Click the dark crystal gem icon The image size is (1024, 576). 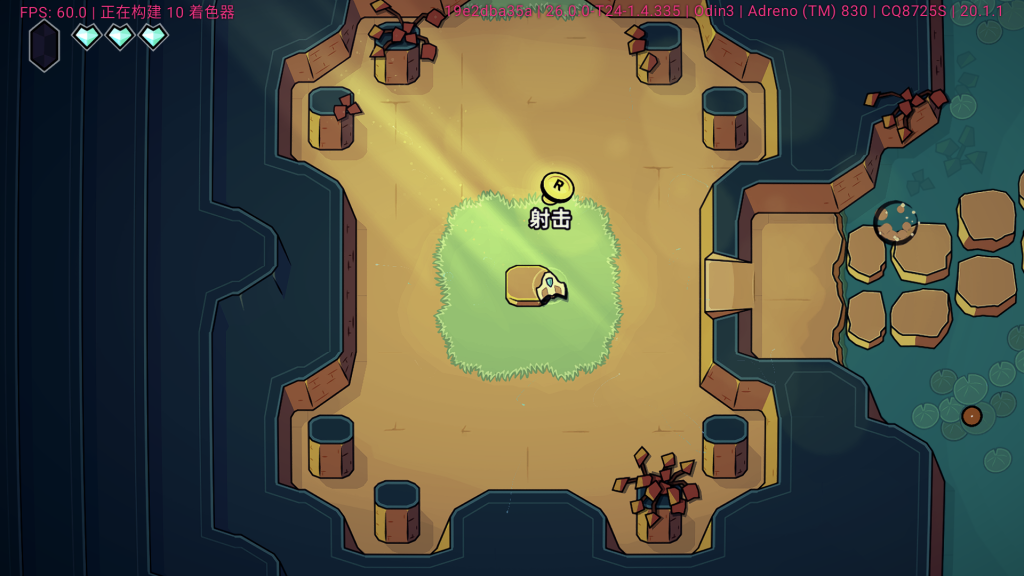coord(44,45)
